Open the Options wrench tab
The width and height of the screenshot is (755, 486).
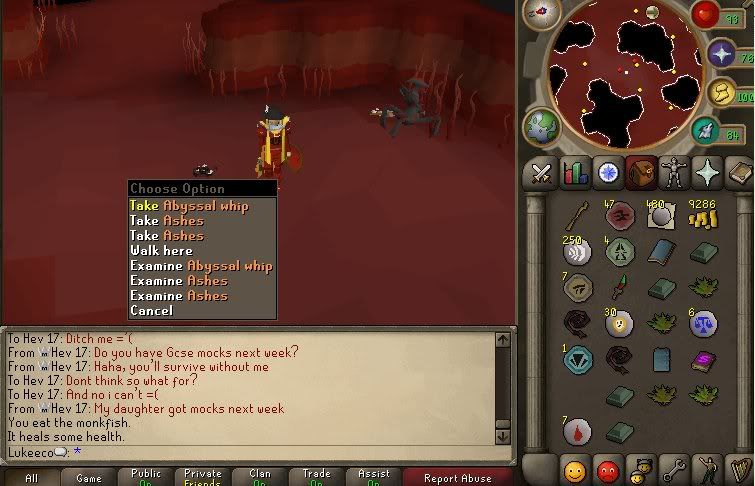pyautogui.click(x=672, y=469)
